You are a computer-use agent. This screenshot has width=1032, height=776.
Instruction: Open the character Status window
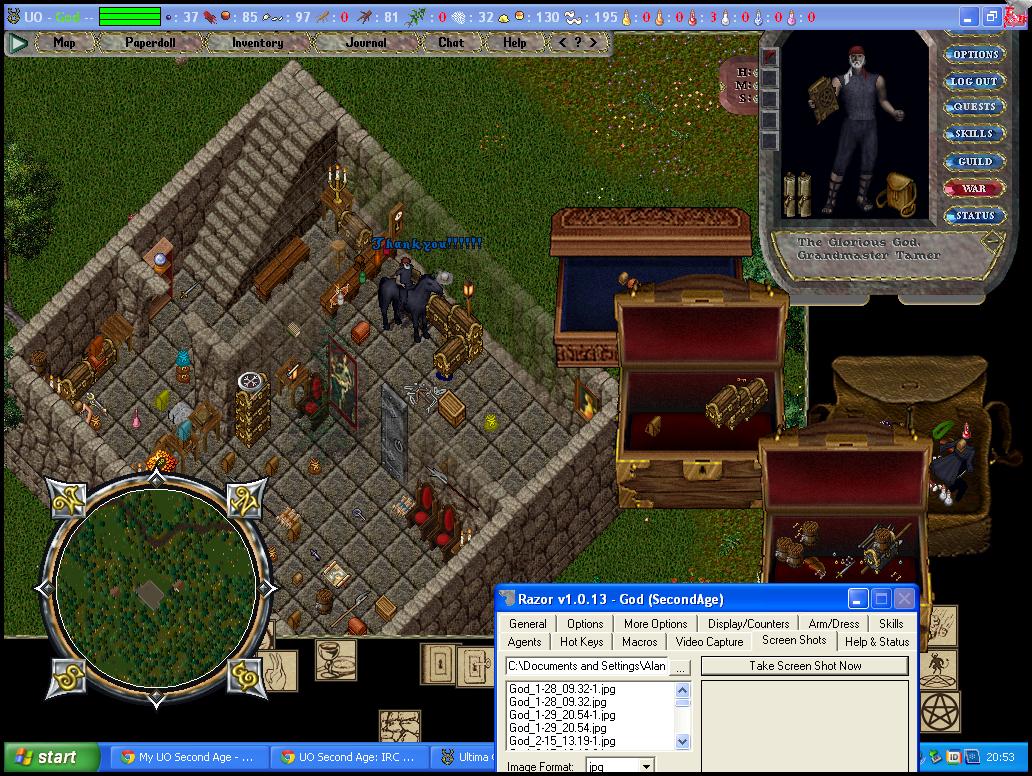pos(974,215)
